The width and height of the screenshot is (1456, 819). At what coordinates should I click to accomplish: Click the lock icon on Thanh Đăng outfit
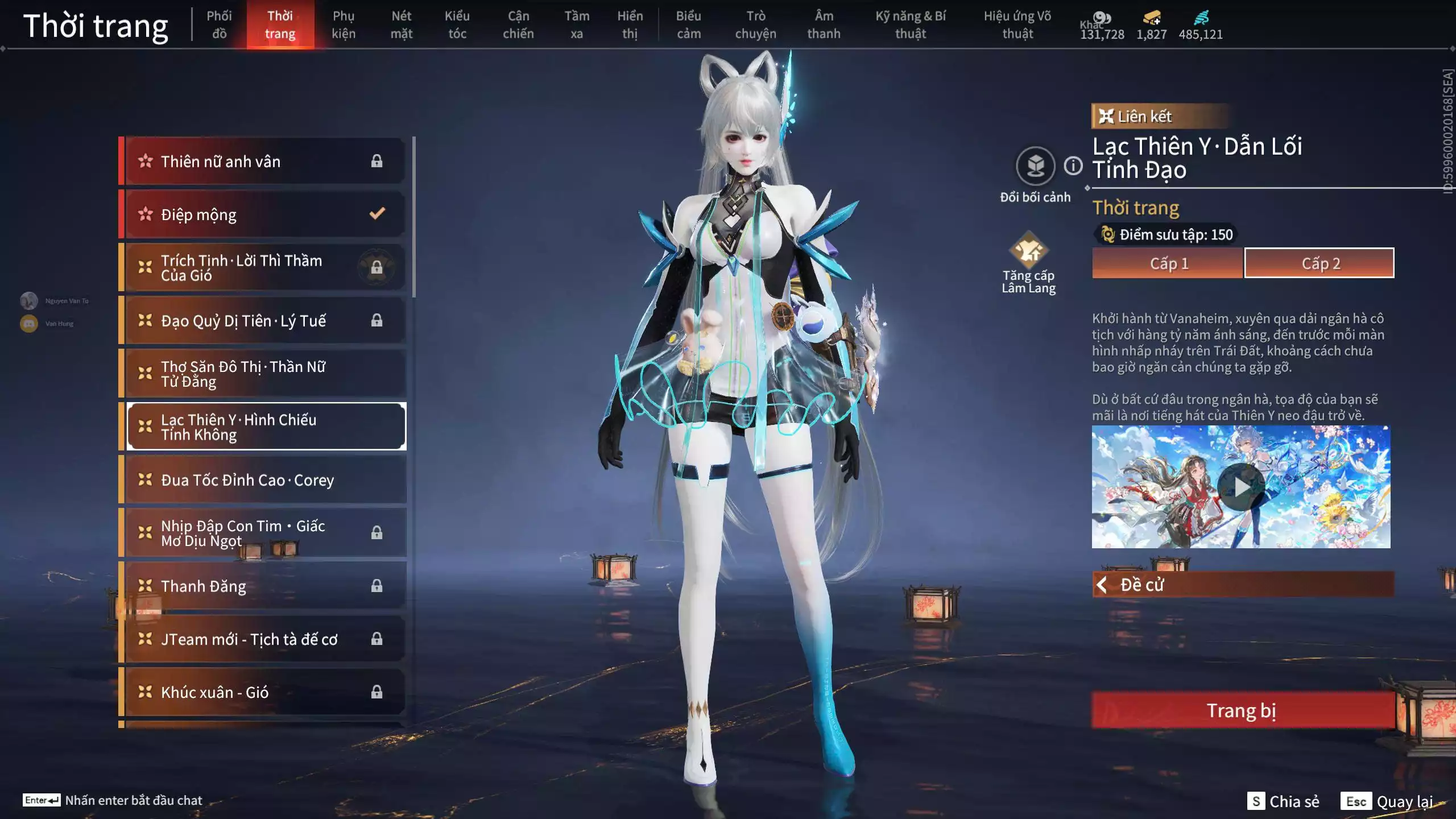coord(377,586)
